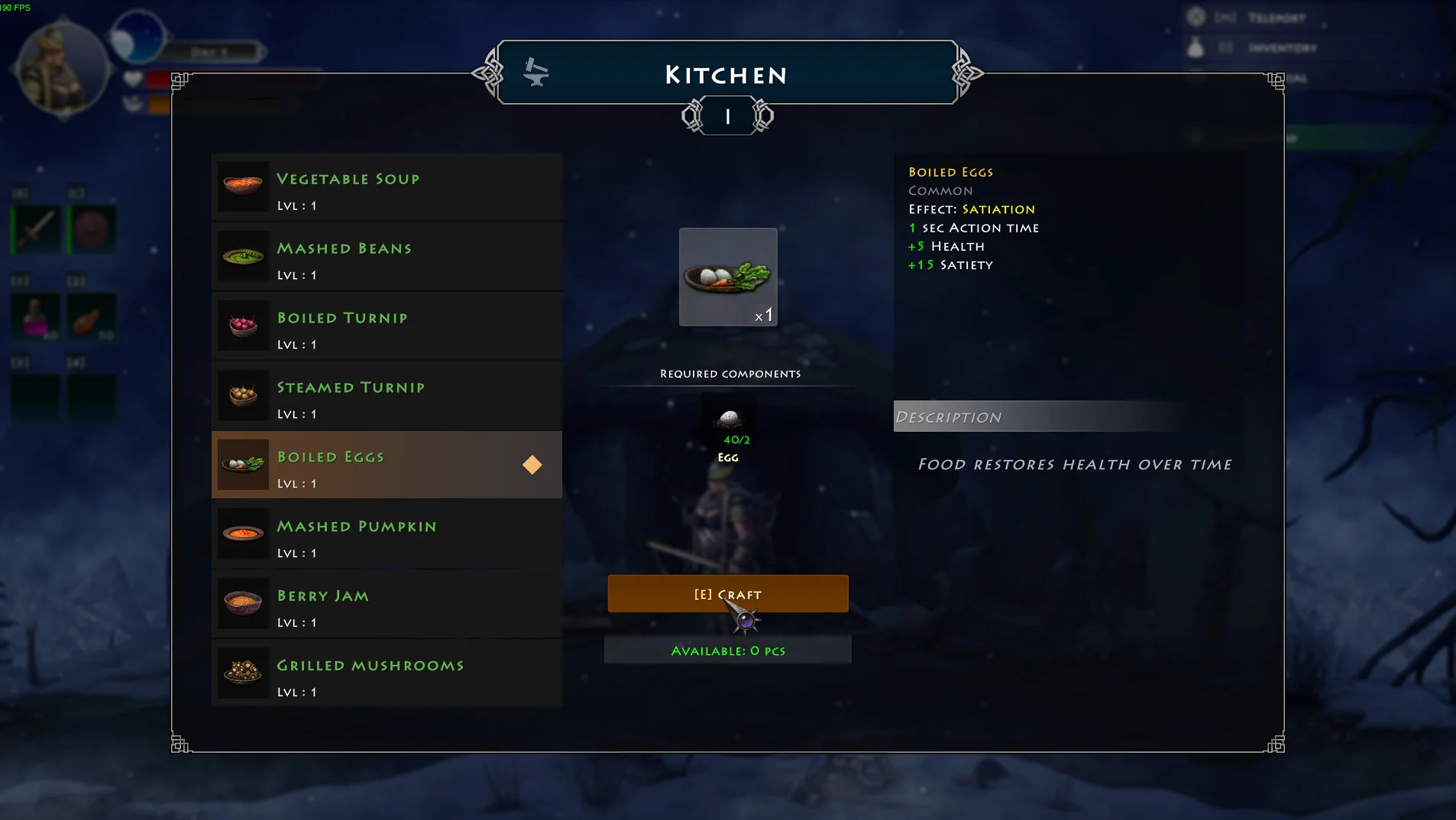Viewport: 1456px width, 820px height.
Task: Choose the Mashed Beans recipe
Action: tap(387, 257)
